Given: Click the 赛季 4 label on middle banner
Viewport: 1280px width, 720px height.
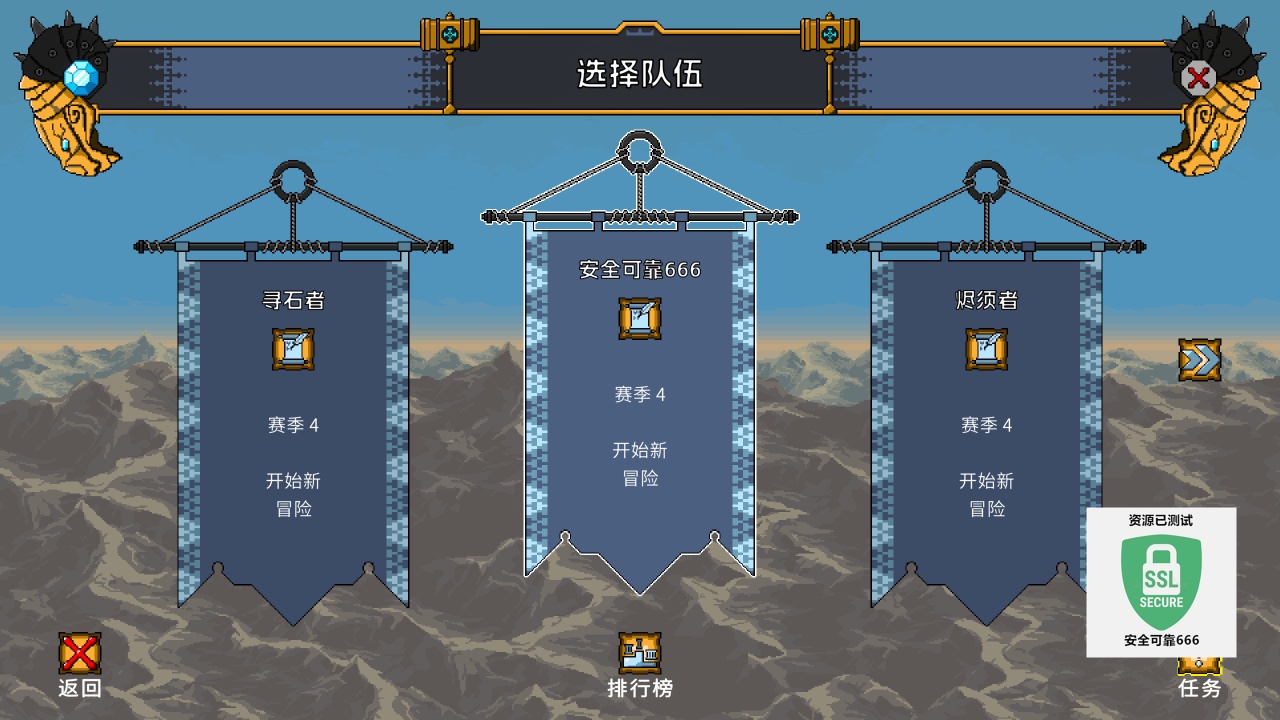Looking at the screenshot, I should 640,395.
